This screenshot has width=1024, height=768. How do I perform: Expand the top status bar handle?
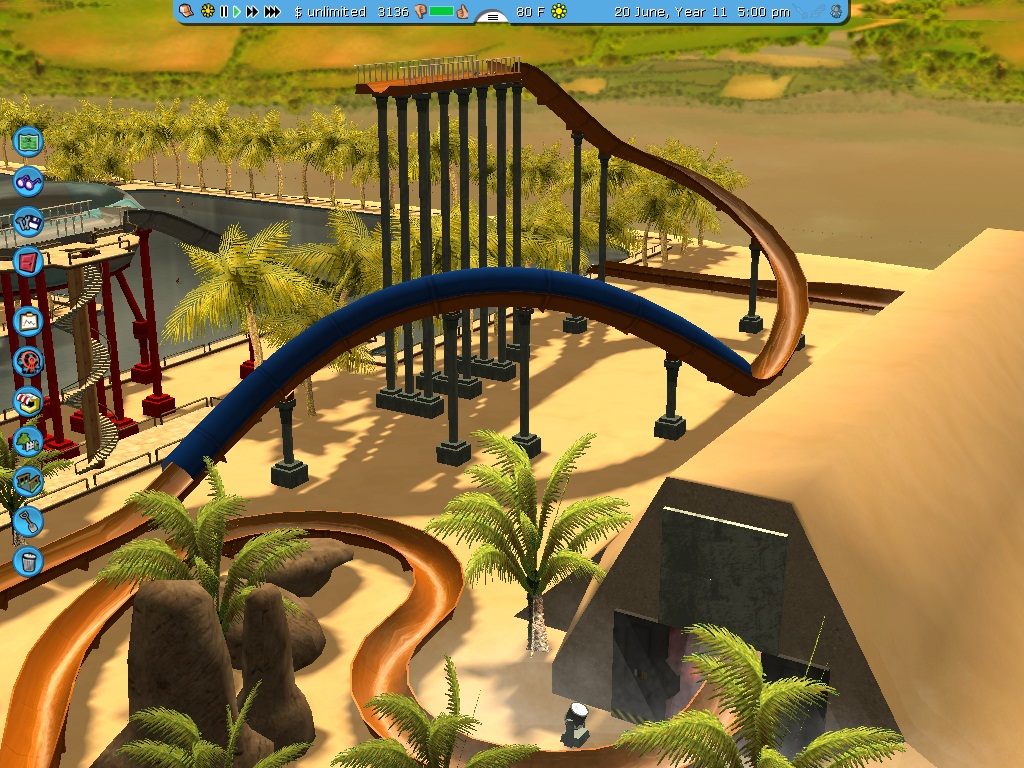[491, 16]
